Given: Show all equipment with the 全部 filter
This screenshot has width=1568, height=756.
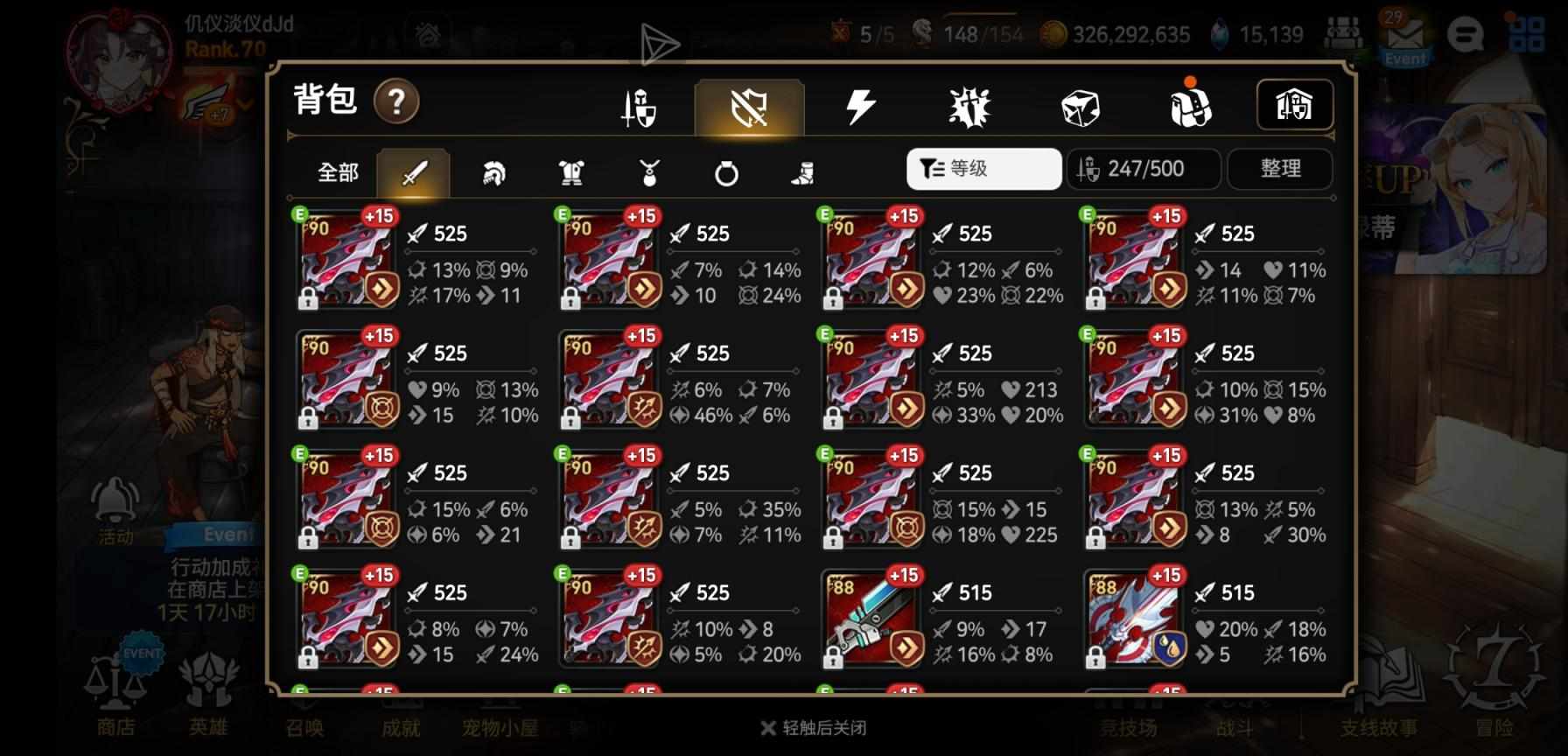Looking at the screenshot, I should coord(338,172).
